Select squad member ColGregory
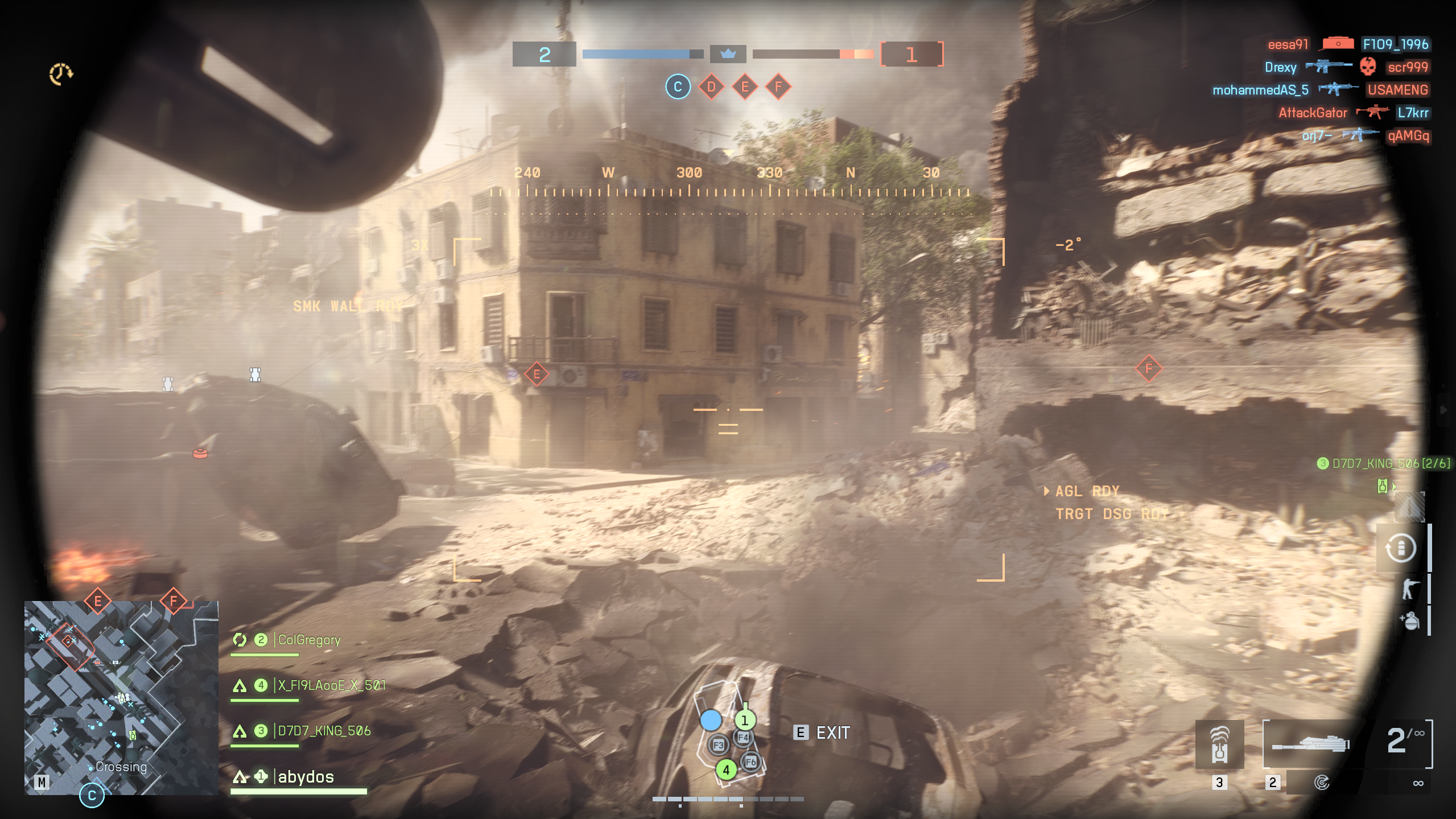Screen dimensions: 1456x819 pos(309,640)
